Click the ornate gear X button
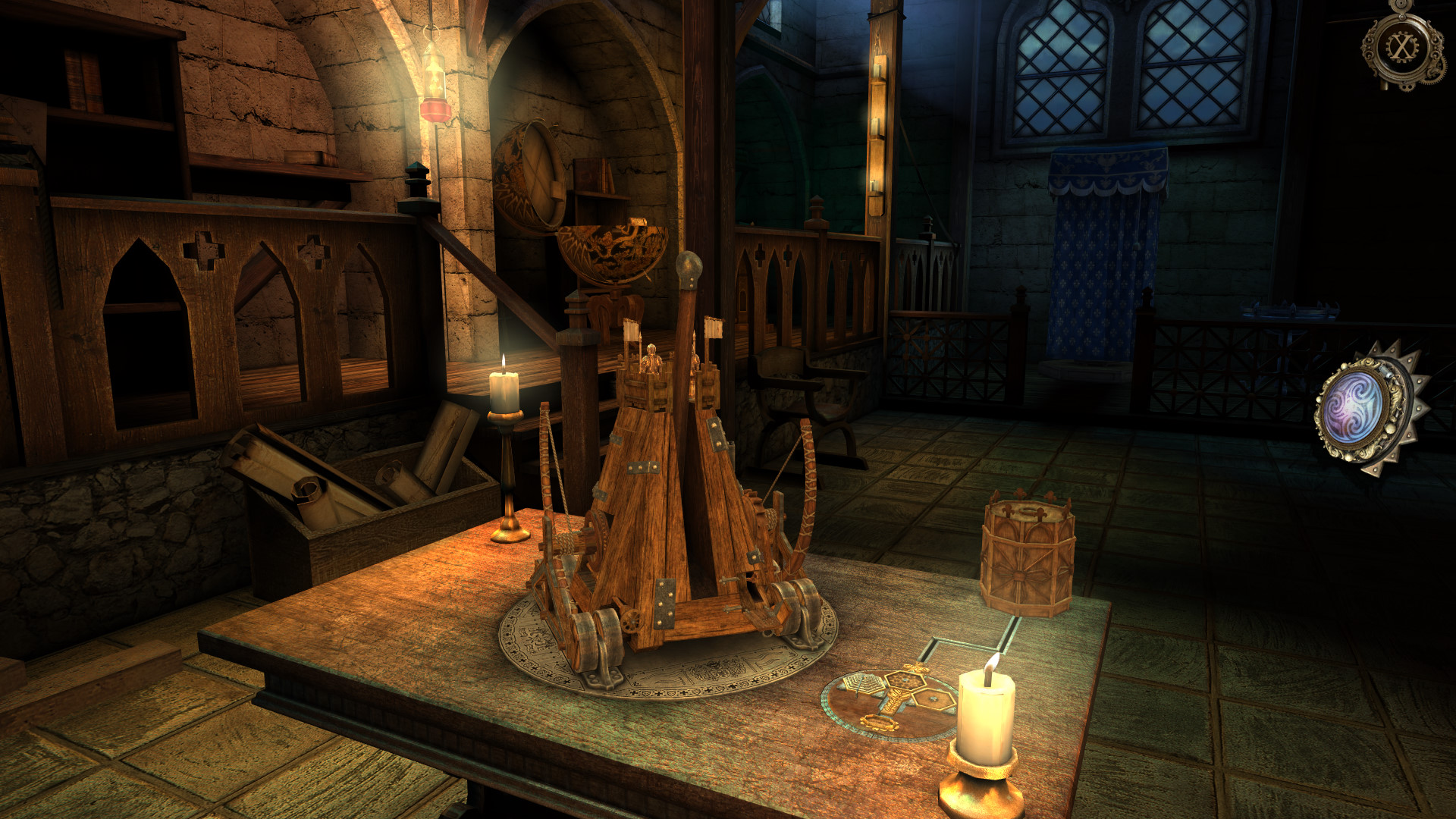Viewport: 1456px width, 819px height. [1402, 48]
